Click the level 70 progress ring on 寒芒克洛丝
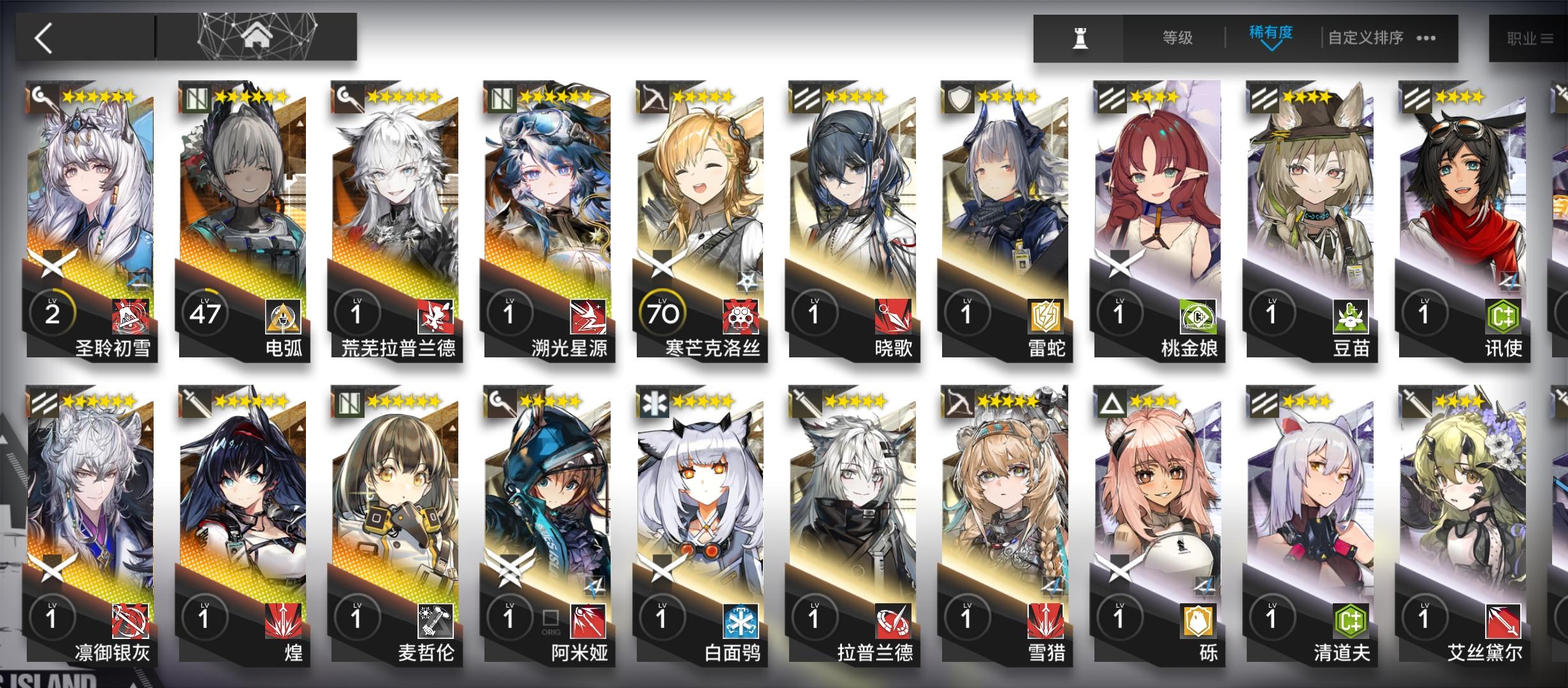 point(662,312)
